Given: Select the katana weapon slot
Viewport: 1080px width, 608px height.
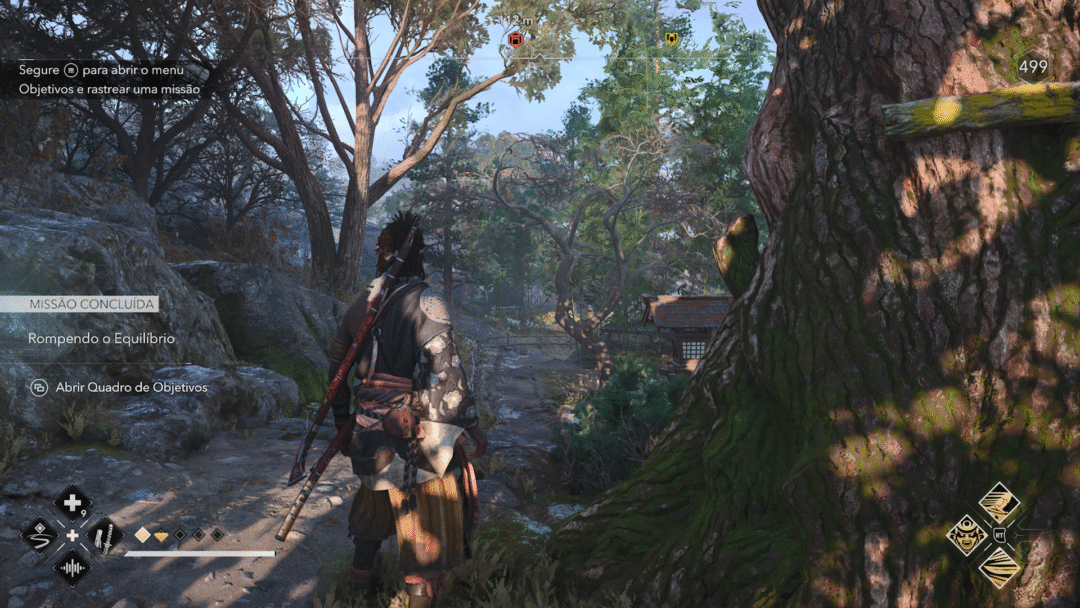Looking at the screenshot, I should 105,536.
